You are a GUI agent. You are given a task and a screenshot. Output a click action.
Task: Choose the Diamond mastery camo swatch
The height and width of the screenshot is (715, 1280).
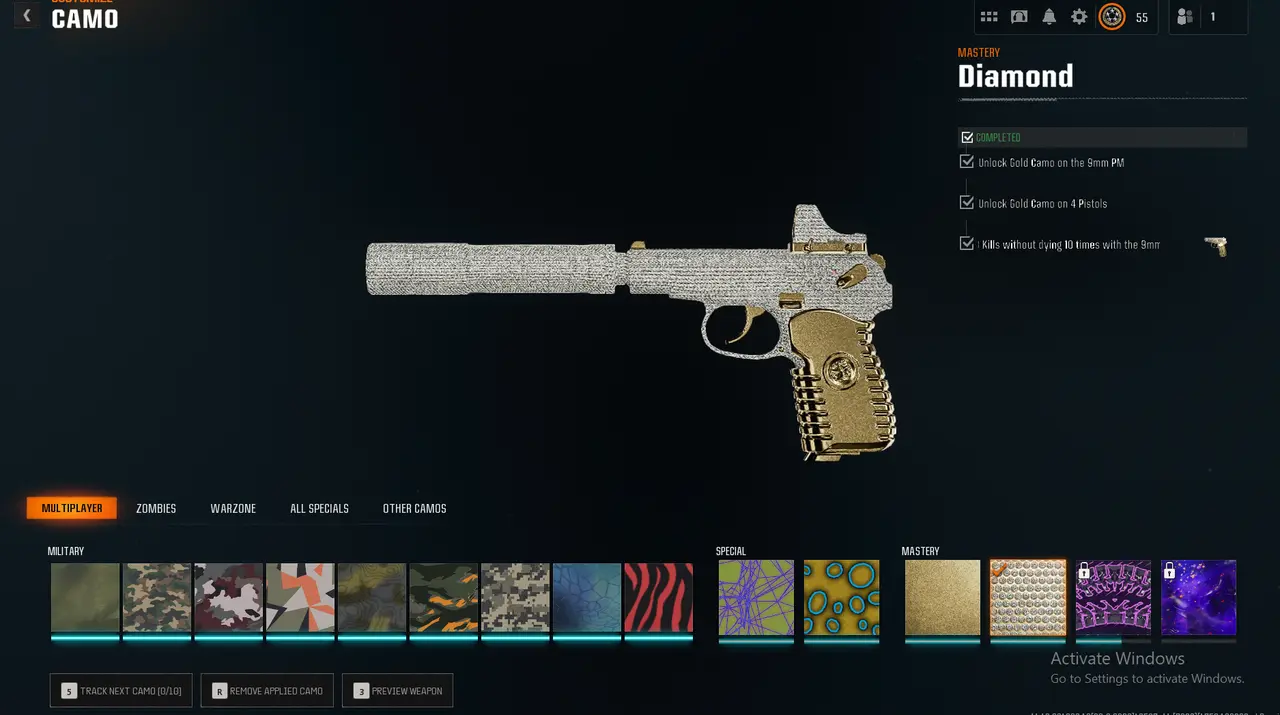point(1028,597)
